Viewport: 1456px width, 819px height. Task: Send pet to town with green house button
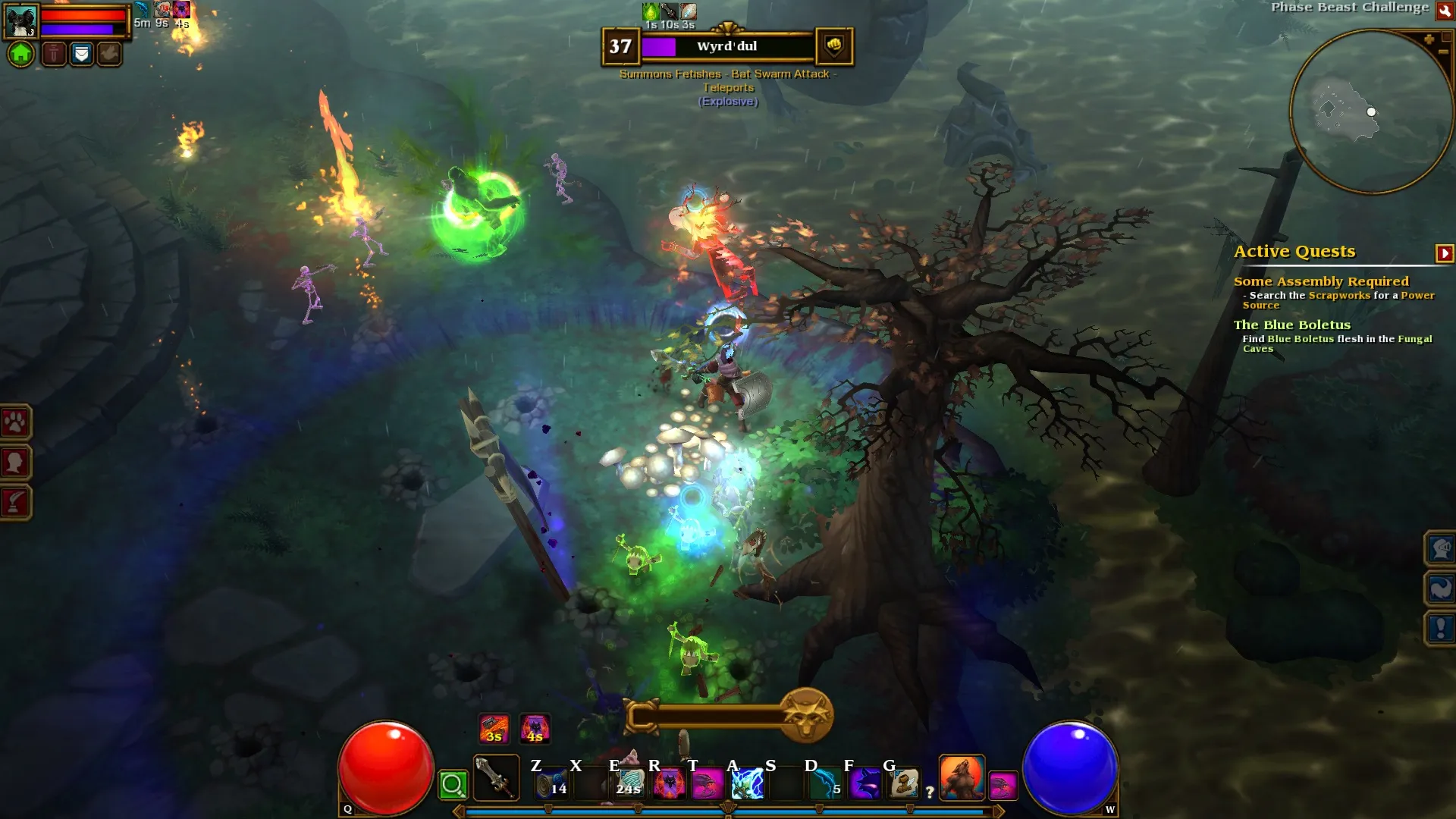(21, 54)
